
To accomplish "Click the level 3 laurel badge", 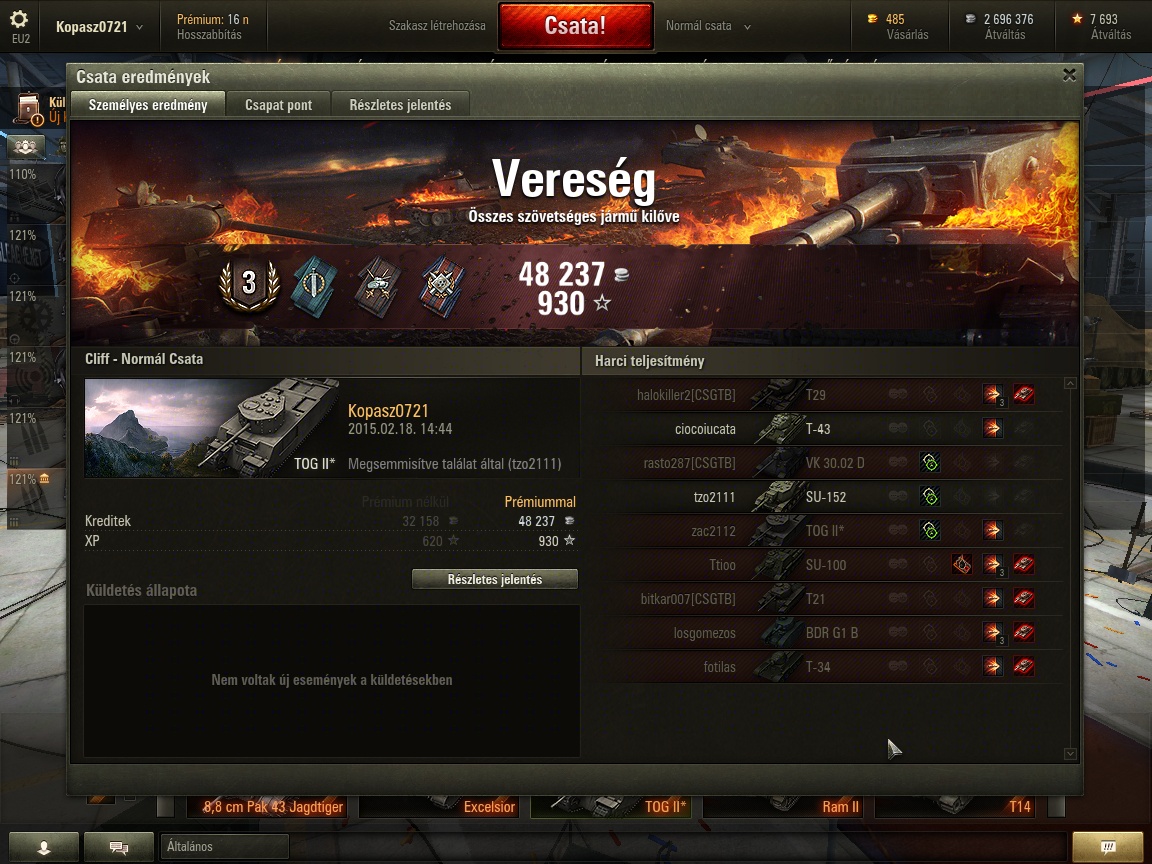I will (x=248, y=285).
